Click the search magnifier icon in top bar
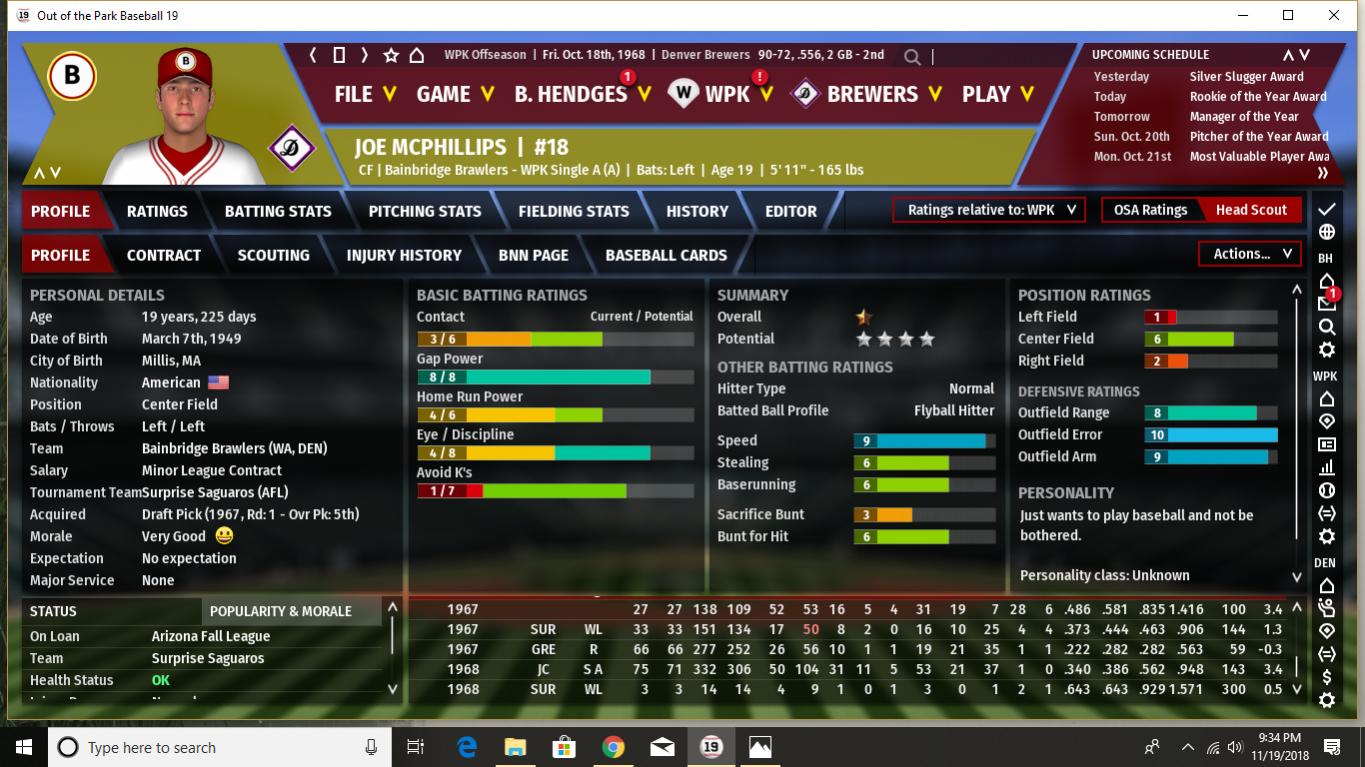The height and width of the screenshot is (767, 1365). coord(912,56)
